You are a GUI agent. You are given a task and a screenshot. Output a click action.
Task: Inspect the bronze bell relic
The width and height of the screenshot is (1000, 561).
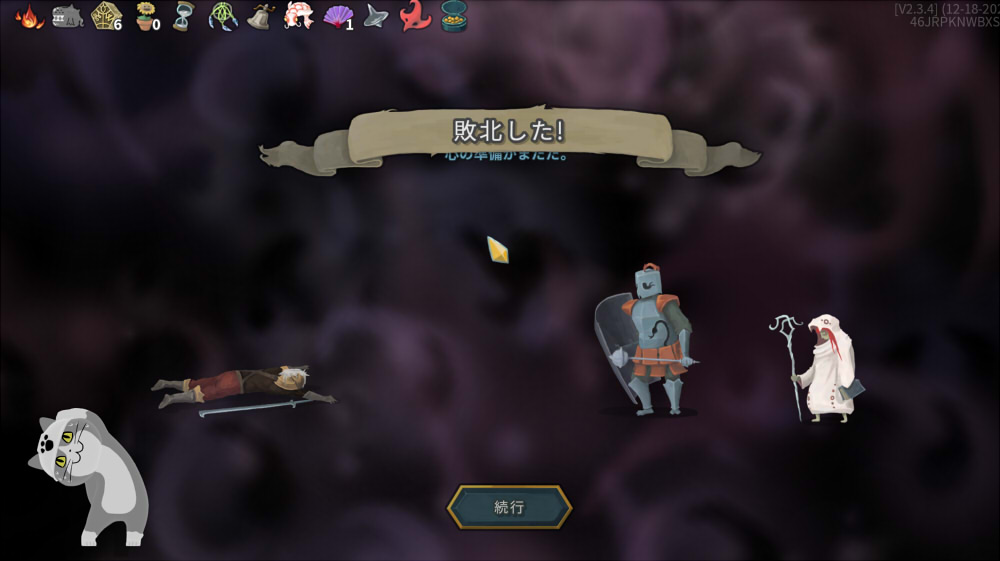click(x=261, y=16)
